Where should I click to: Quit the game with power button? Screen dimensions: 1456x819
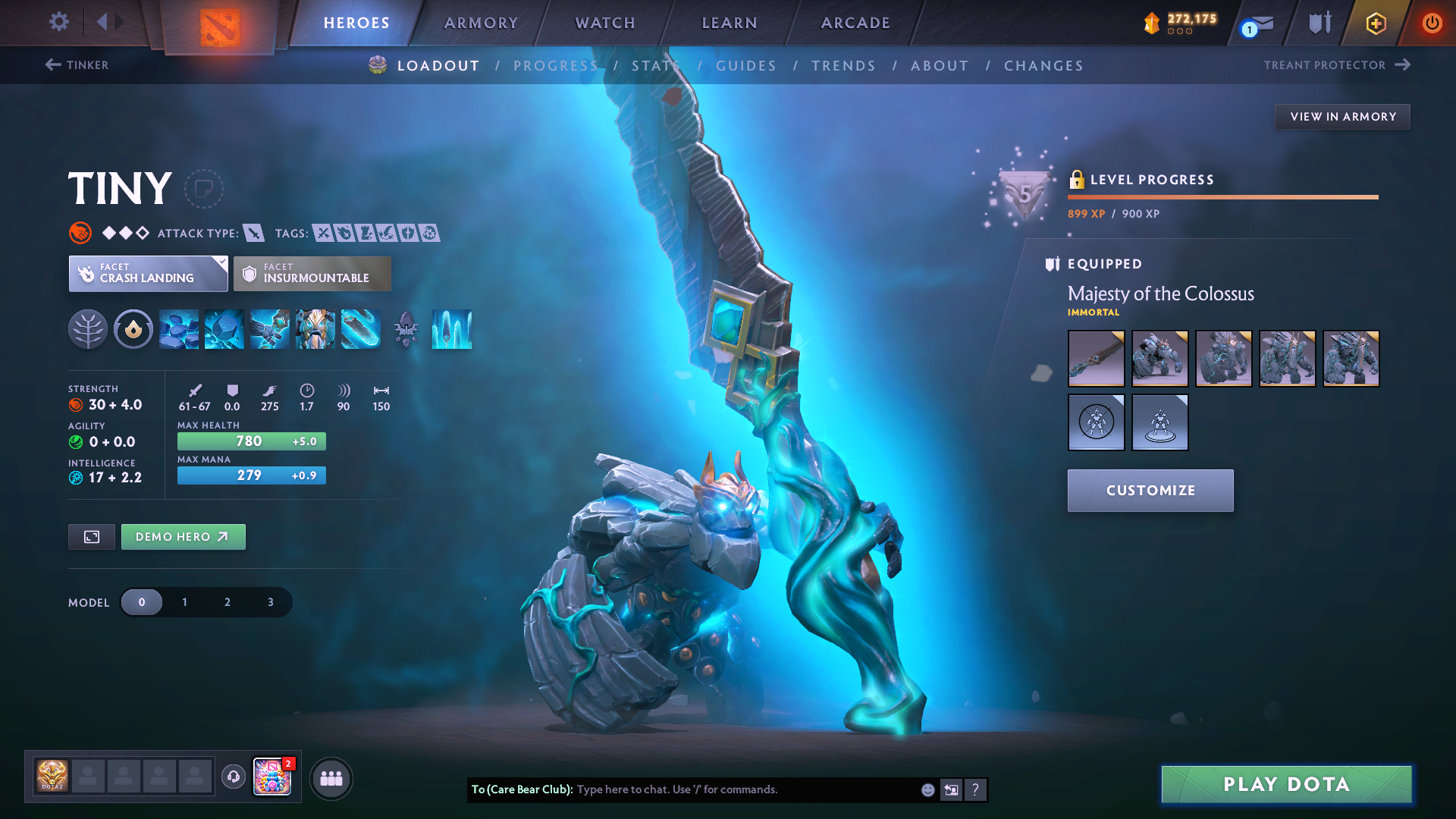tap(1432, 23)
